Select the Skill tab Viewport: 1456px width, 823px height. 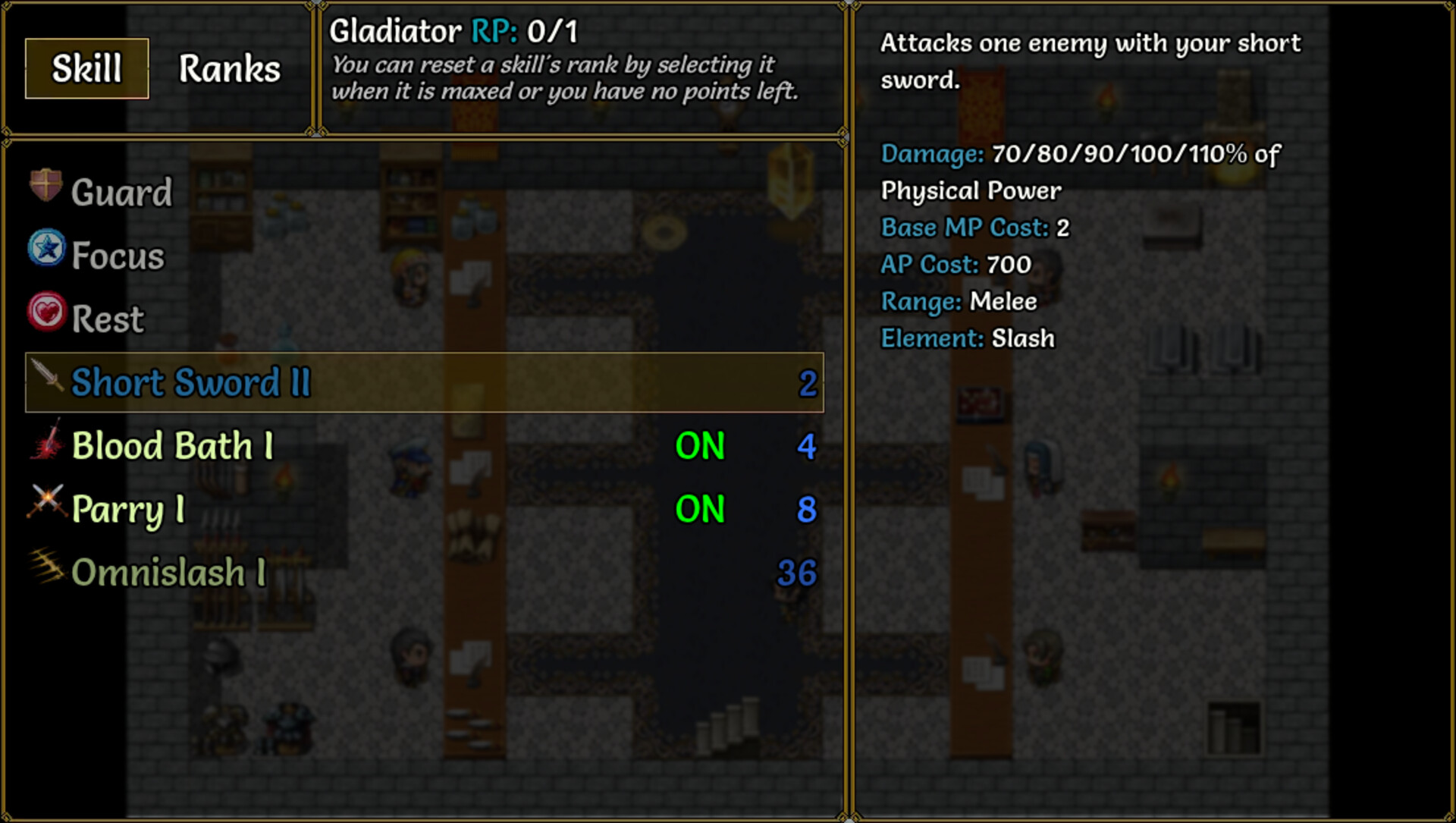(85, 69)
